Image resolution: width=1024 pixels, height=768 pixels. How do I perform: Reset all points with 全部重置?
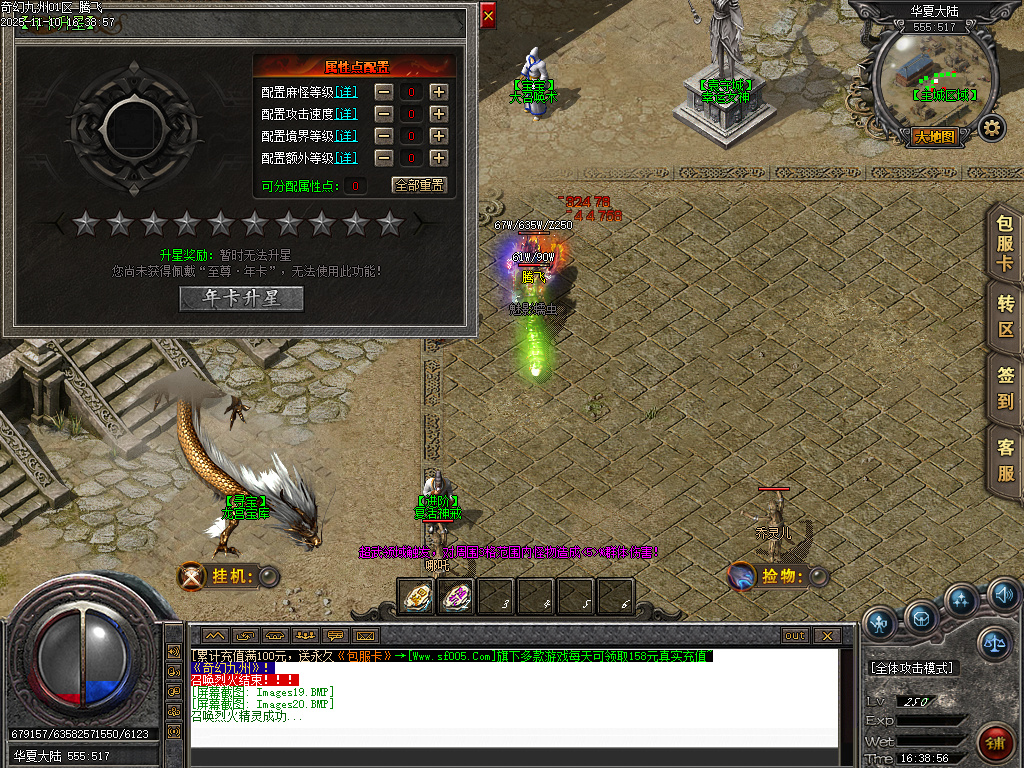419,185
